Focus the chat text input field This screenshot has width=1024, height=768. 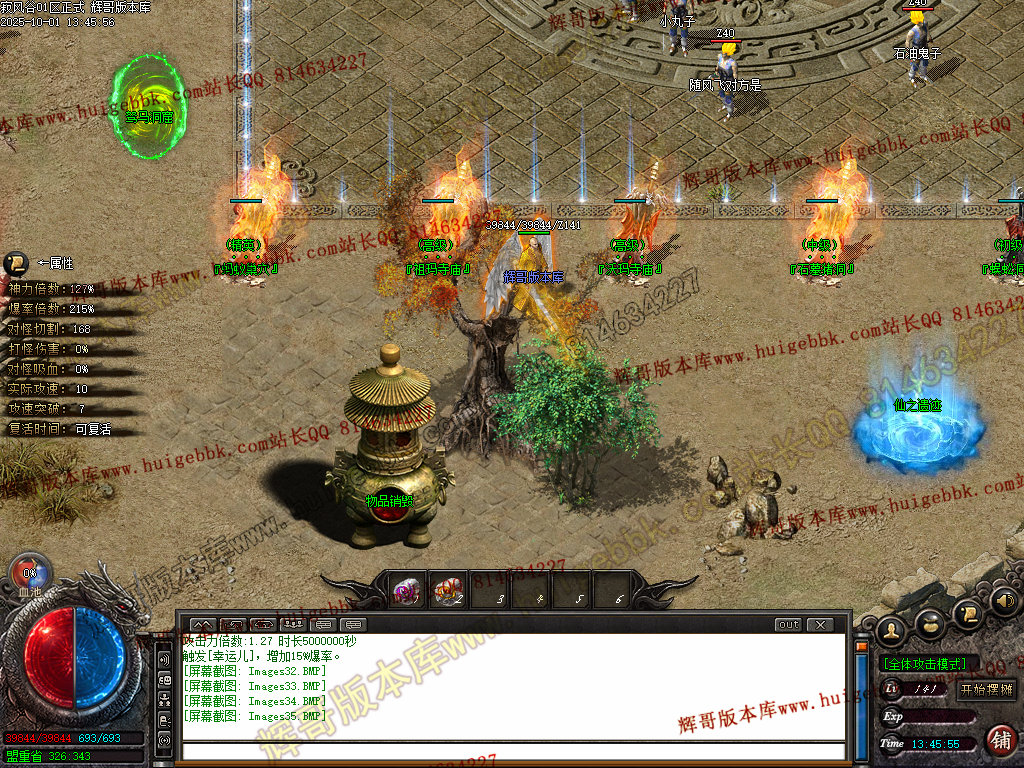[x=510, y=750]
